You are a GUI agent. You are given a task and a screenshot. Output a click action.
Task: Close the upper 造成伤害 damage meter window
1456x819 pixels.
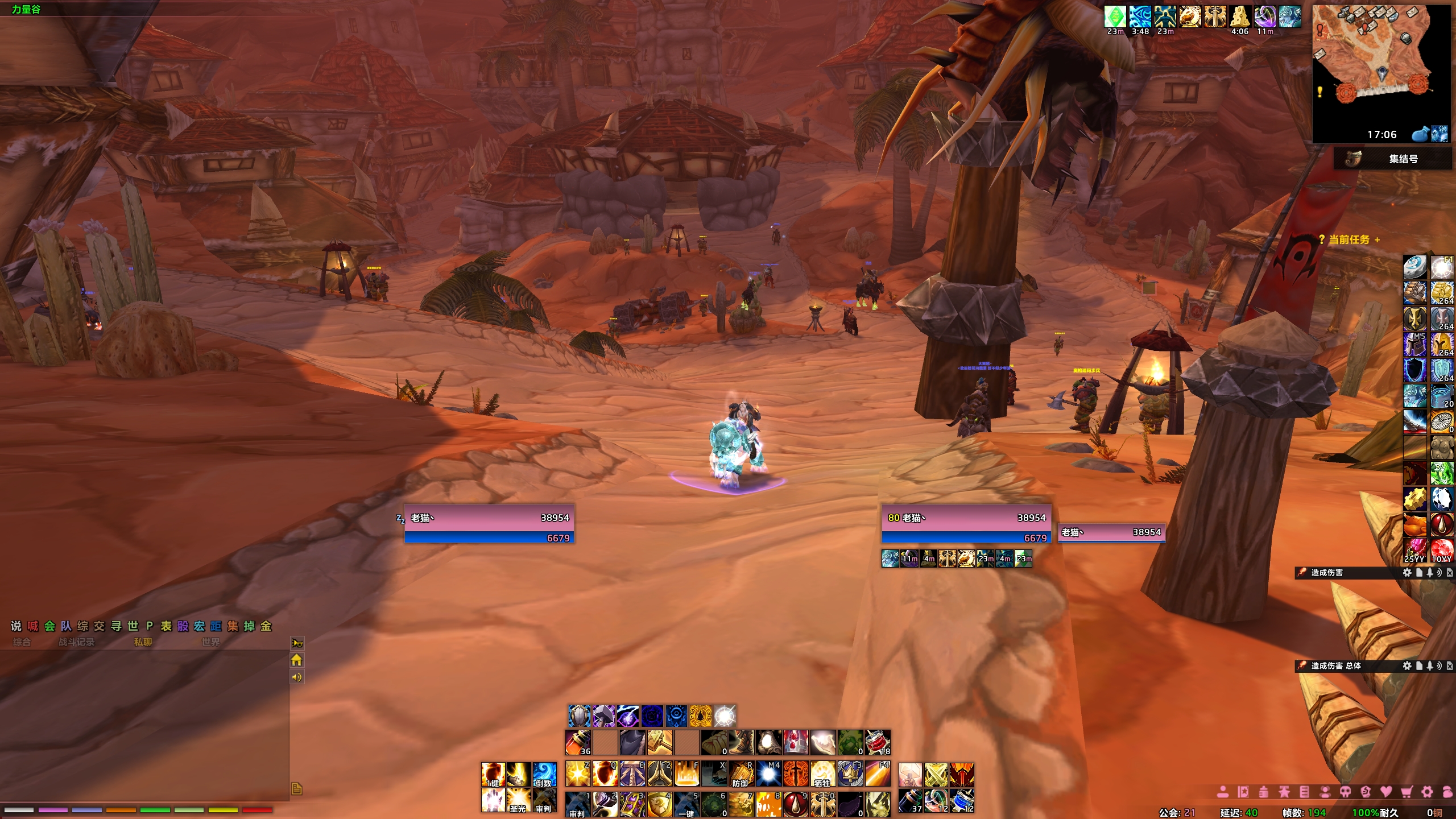(x=1450, y=573)
